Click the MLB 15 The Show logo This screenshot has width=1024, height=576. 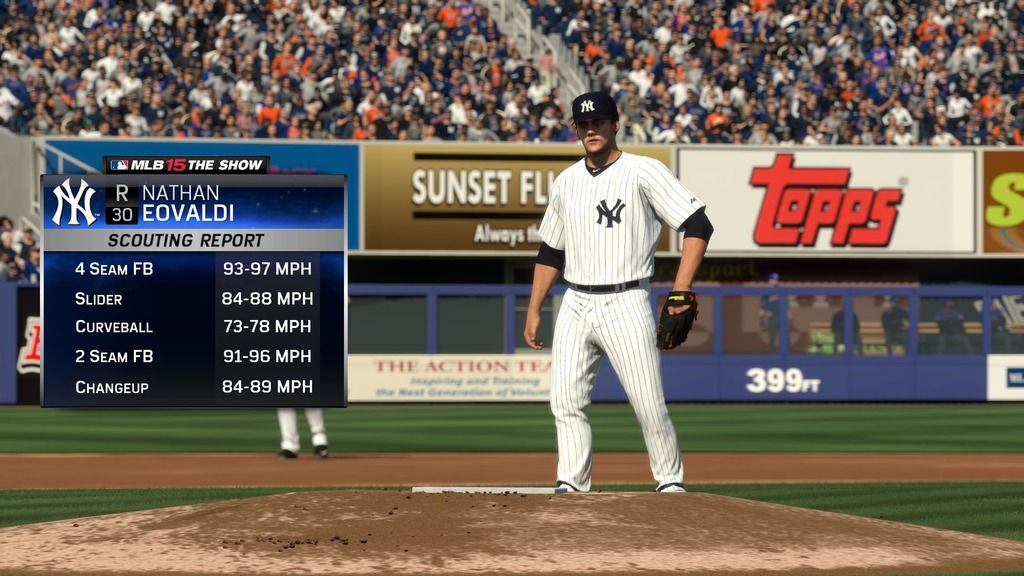(187, 165)
